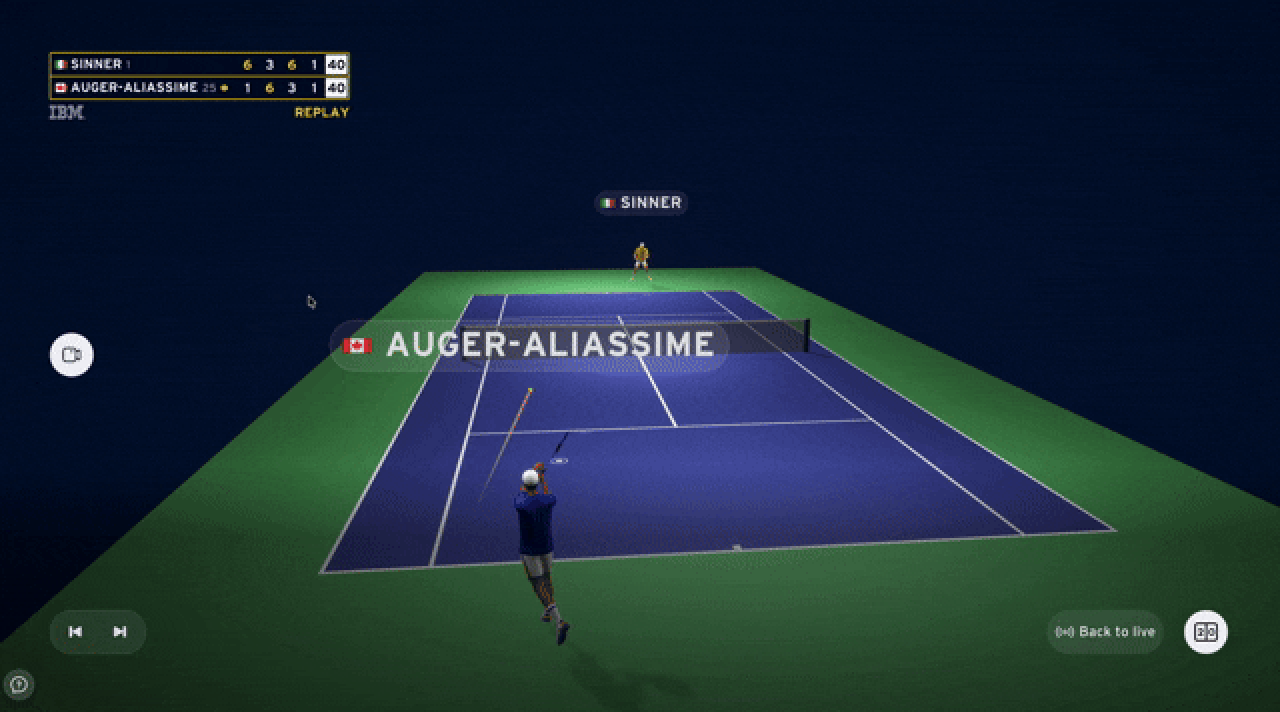Open the help question mark icon
This screenshot has height=712, width=1280.
click(x=18, y=685)
